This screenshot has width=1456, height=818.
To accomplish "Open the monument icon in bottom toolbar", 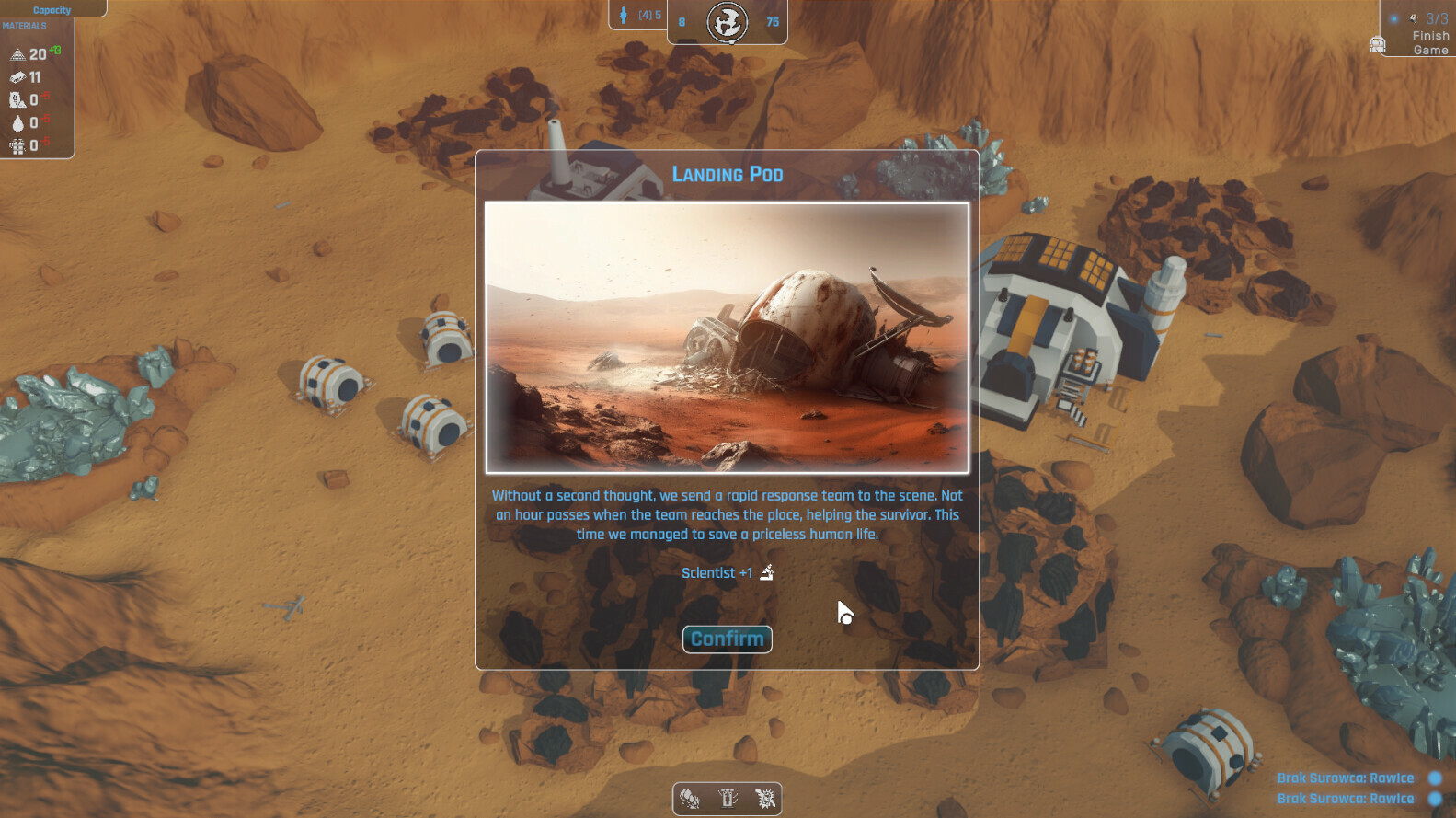I will pyautogui.click(x=728, y=799).
